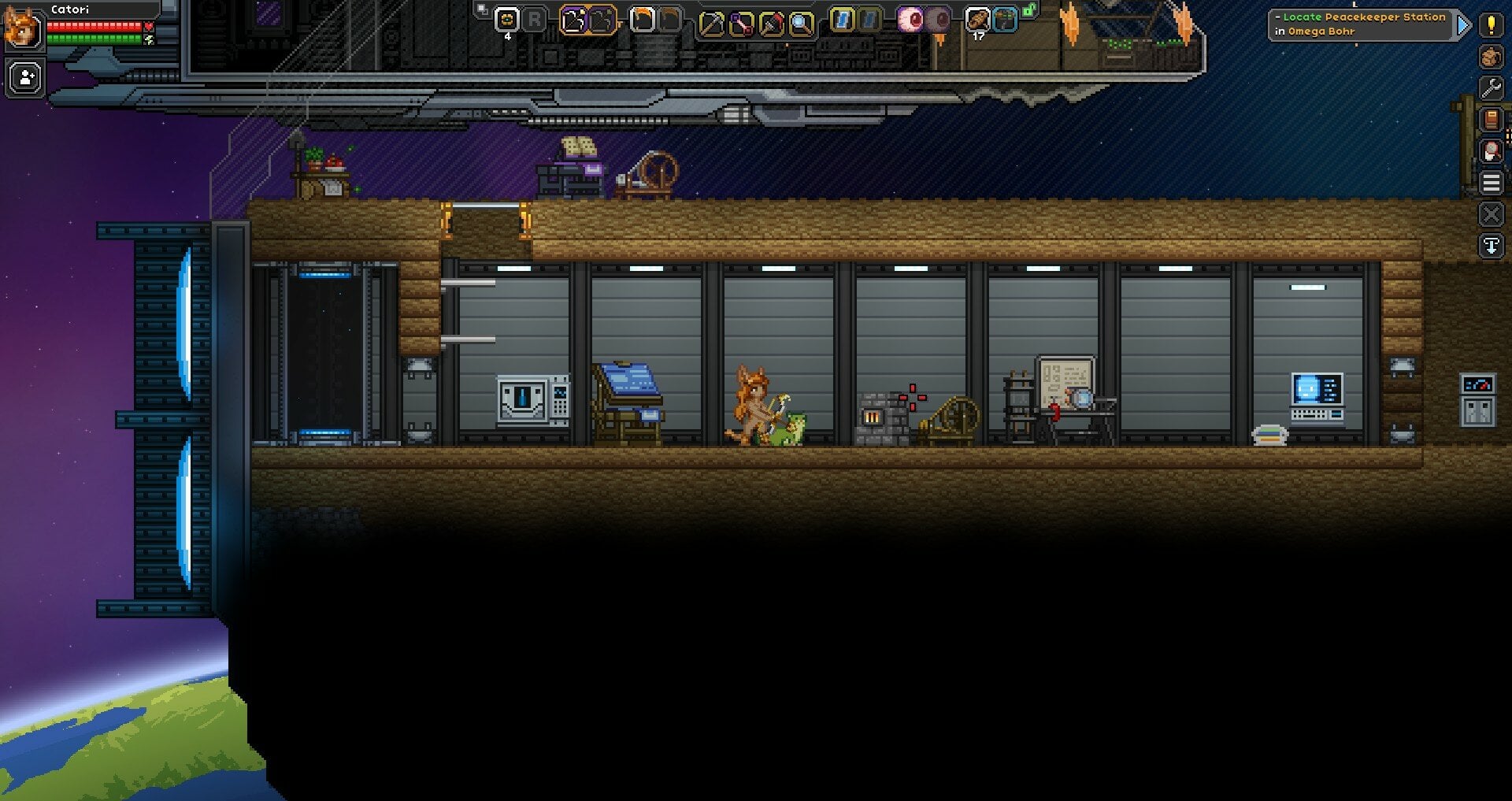Click the Catori character portrait
Image resolution: width=1512 pixels, height=801 pixels.
(22, 29)
